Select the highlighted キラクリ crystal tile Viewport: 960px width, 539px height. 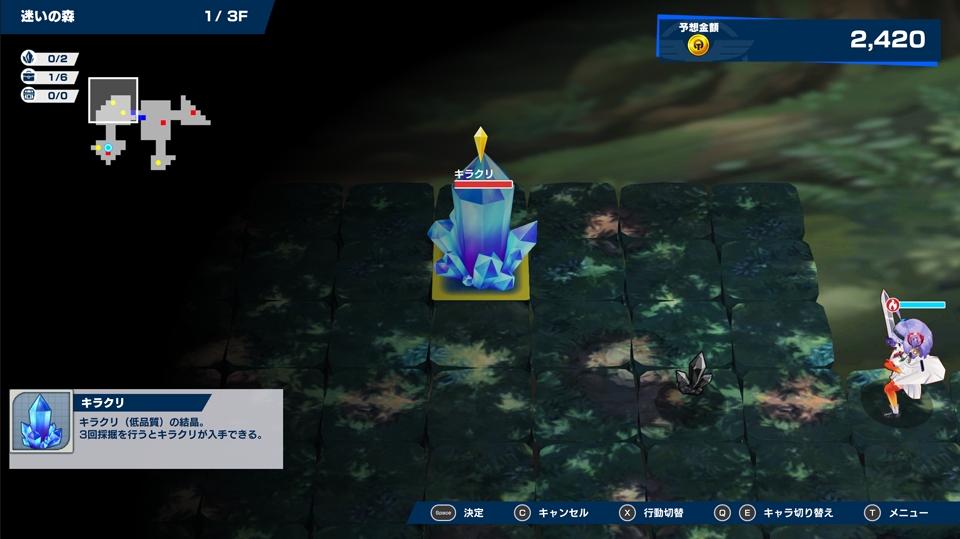[x=481, y=250]
